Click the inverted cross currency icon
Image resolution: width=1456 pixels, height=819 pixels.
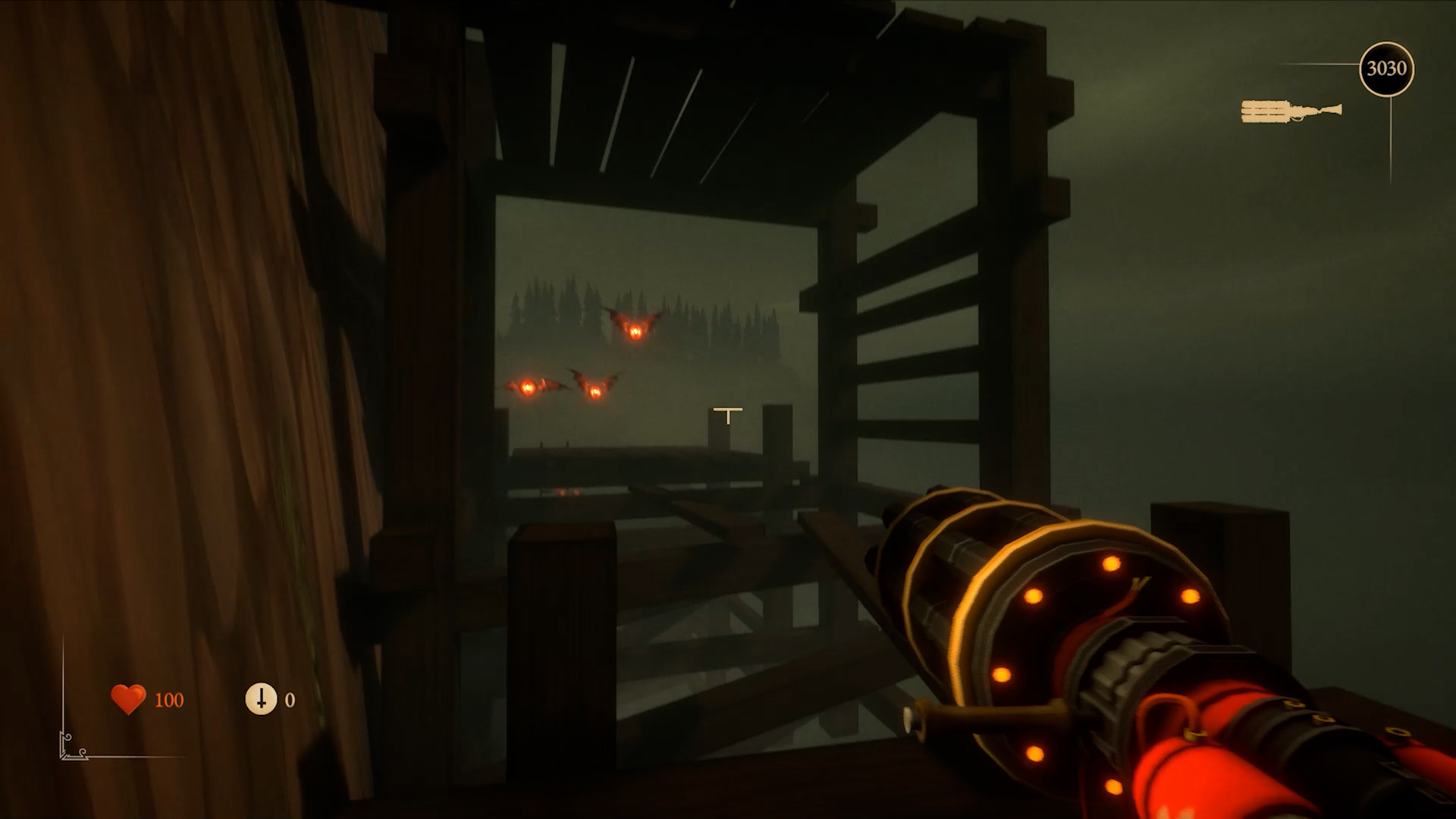coord(262,699)
